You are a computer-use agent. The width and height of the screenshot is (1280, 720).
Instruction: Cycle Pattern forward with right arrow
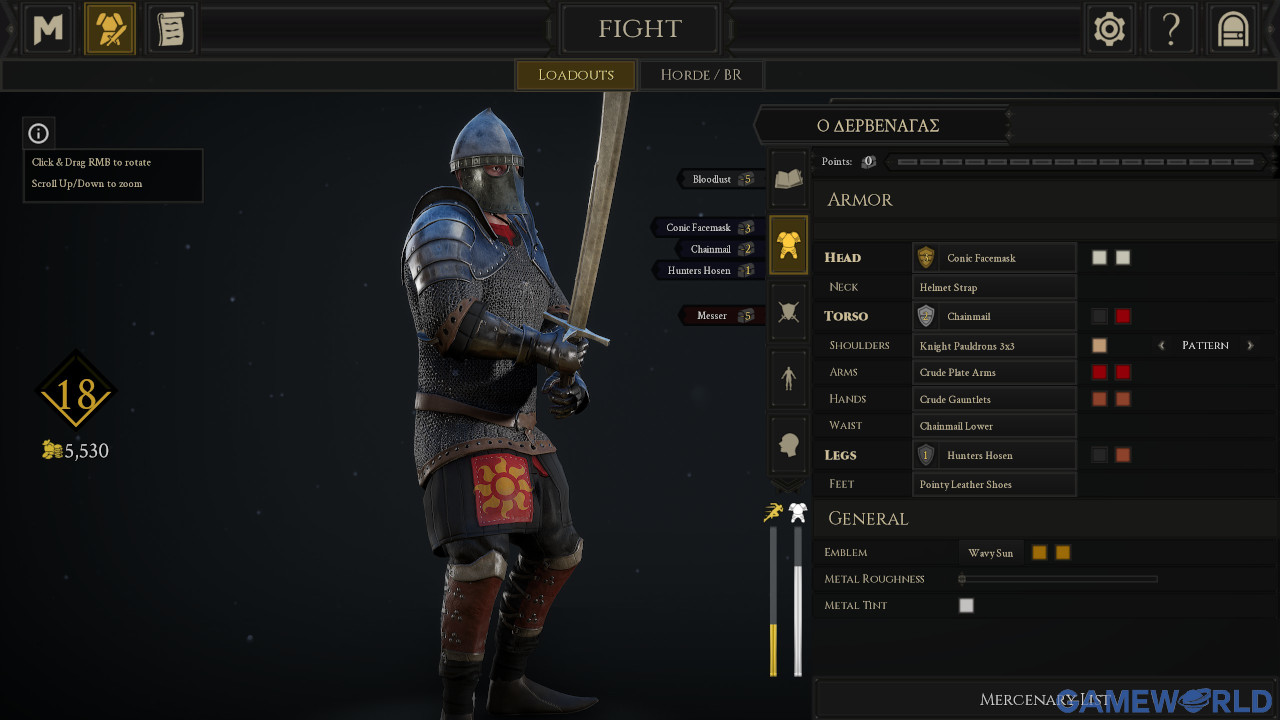1248,345
